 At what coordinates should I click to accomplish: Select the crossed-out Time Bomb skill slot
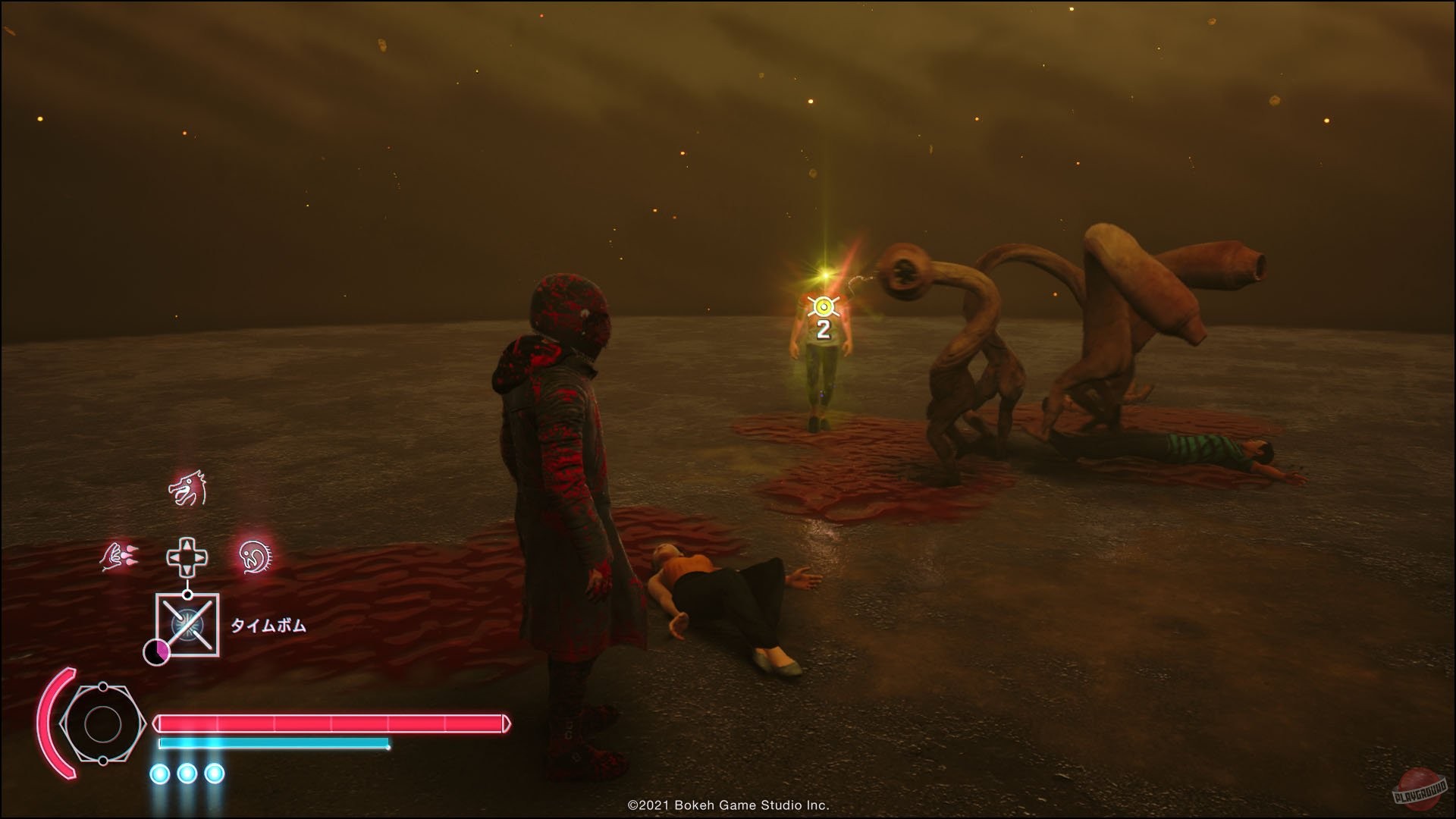pos(187,625)
